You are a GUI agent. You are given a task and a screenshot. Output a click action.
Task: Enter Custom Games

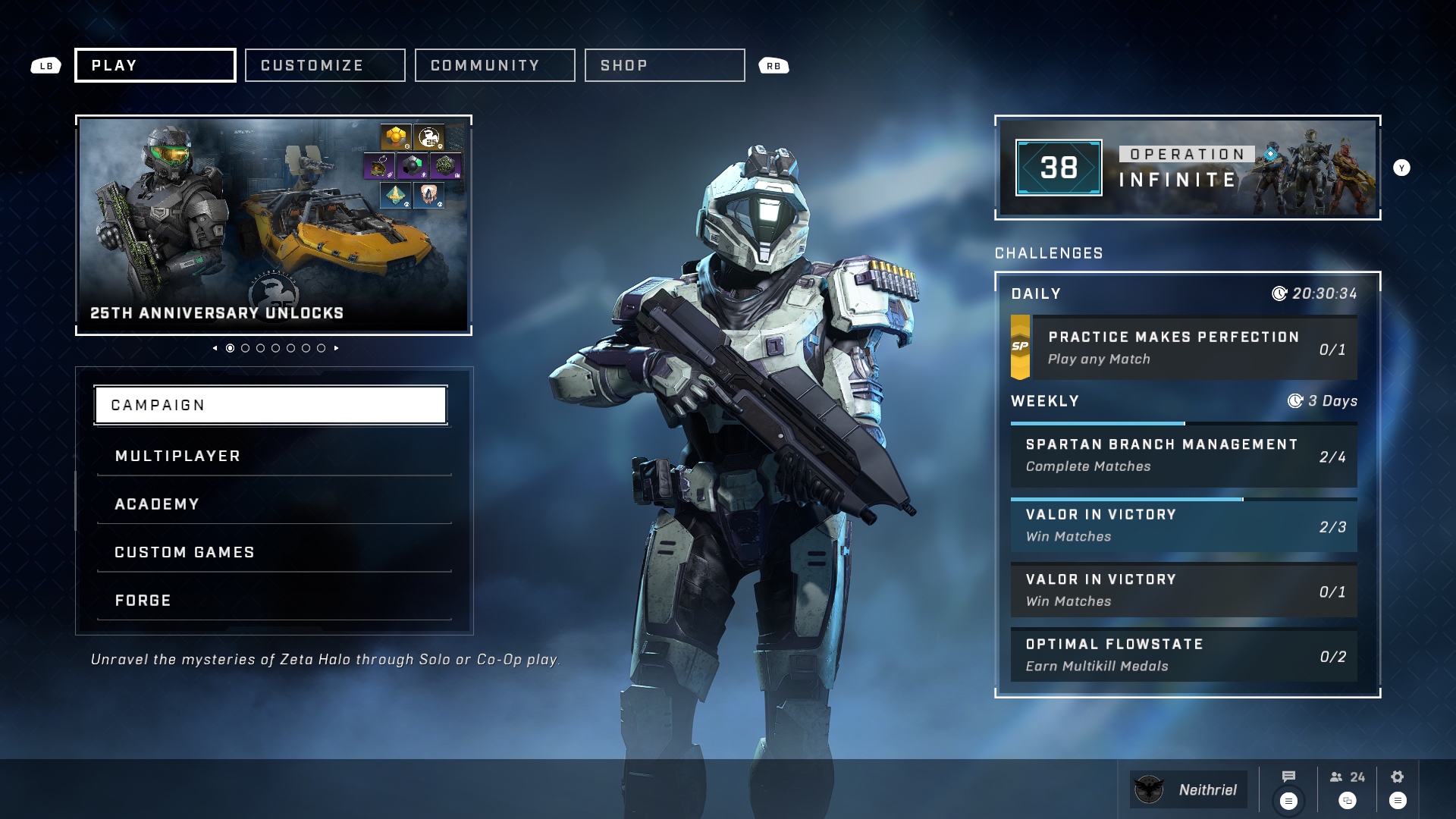tap(274, 552)
